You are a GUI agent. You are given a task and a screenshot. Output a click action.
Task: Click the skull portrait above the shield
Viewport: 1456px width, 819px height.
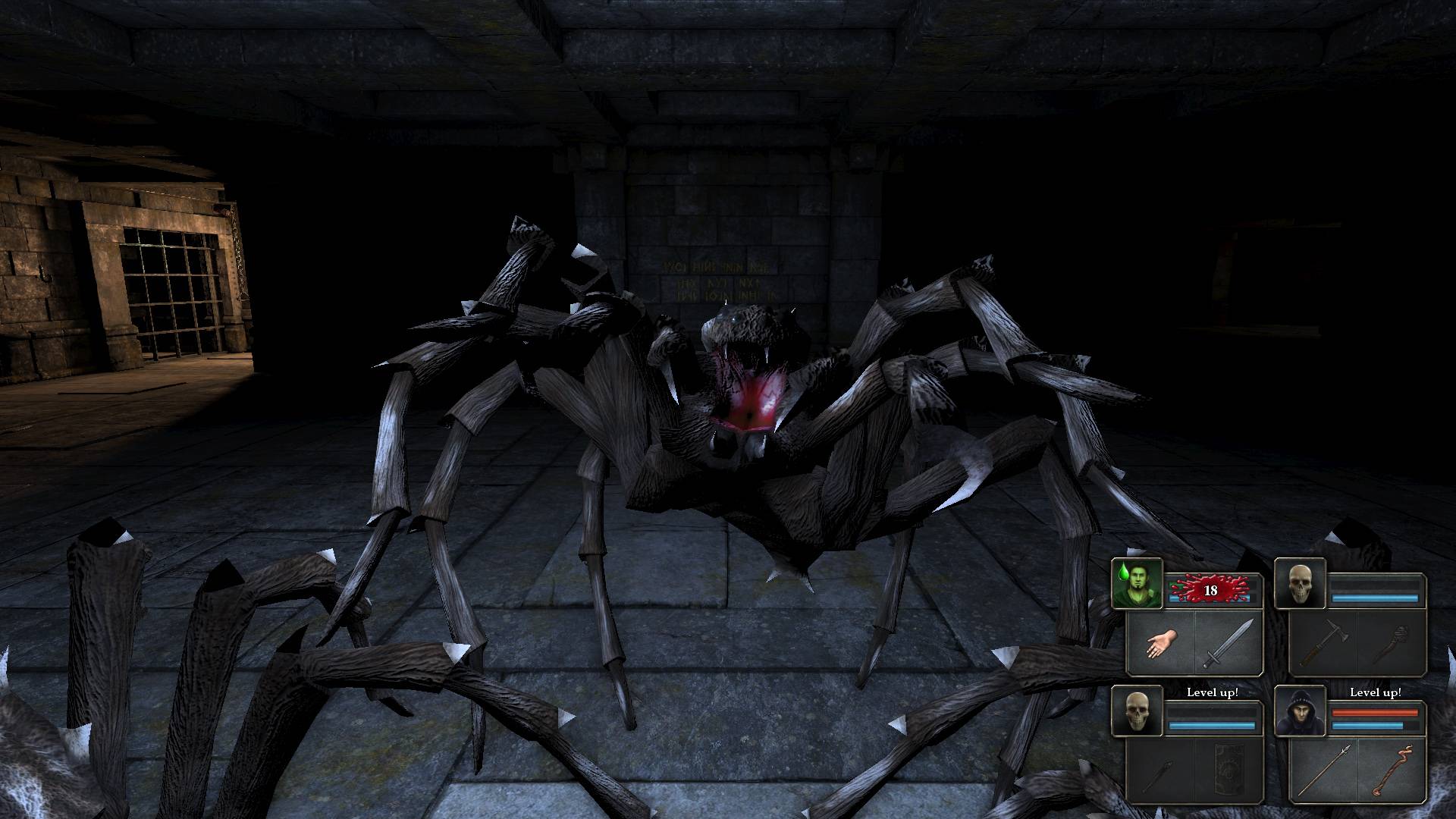coord(1137,711)
